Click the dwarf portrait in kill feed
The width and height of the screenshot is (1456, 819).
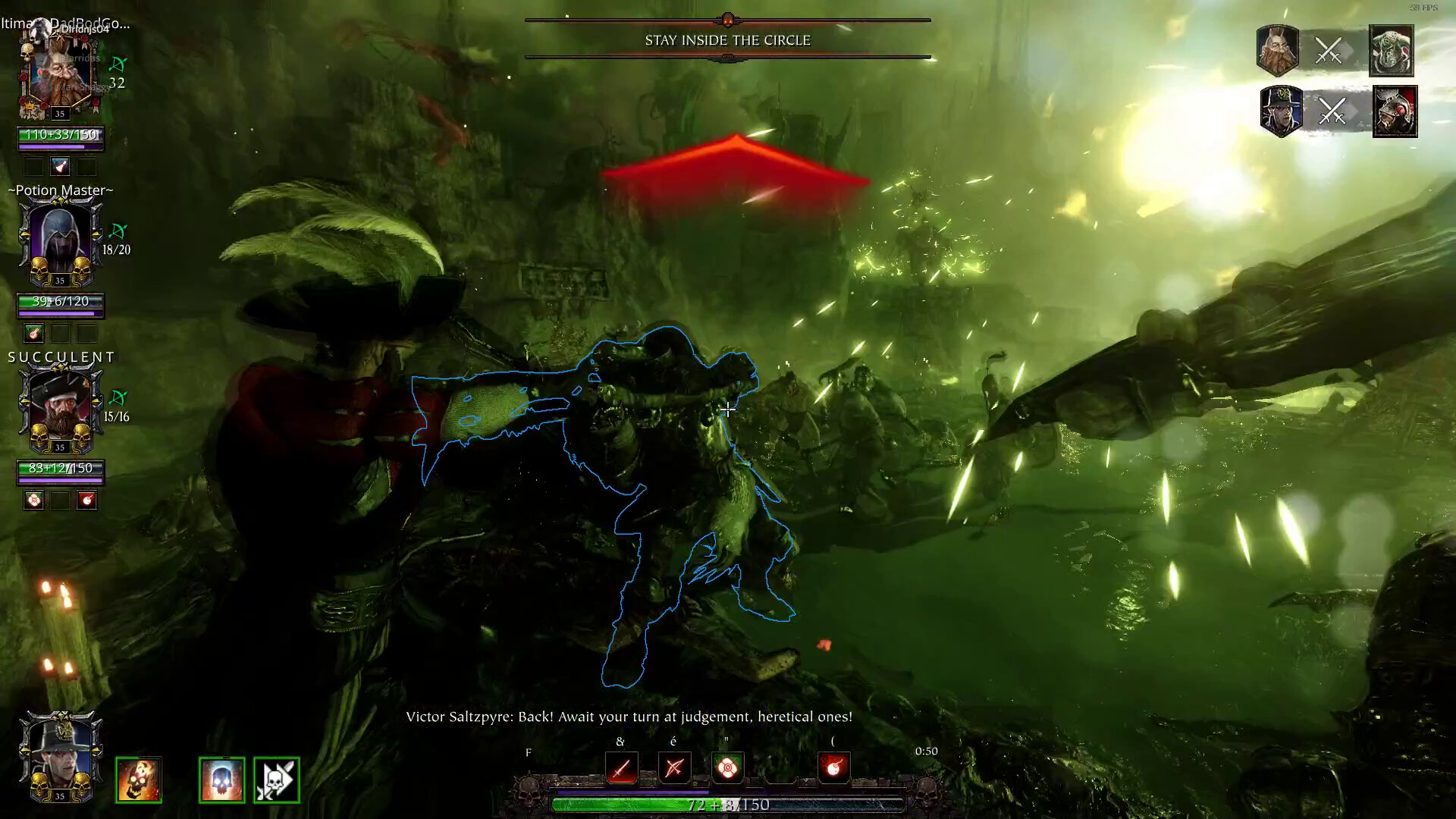1278,51
